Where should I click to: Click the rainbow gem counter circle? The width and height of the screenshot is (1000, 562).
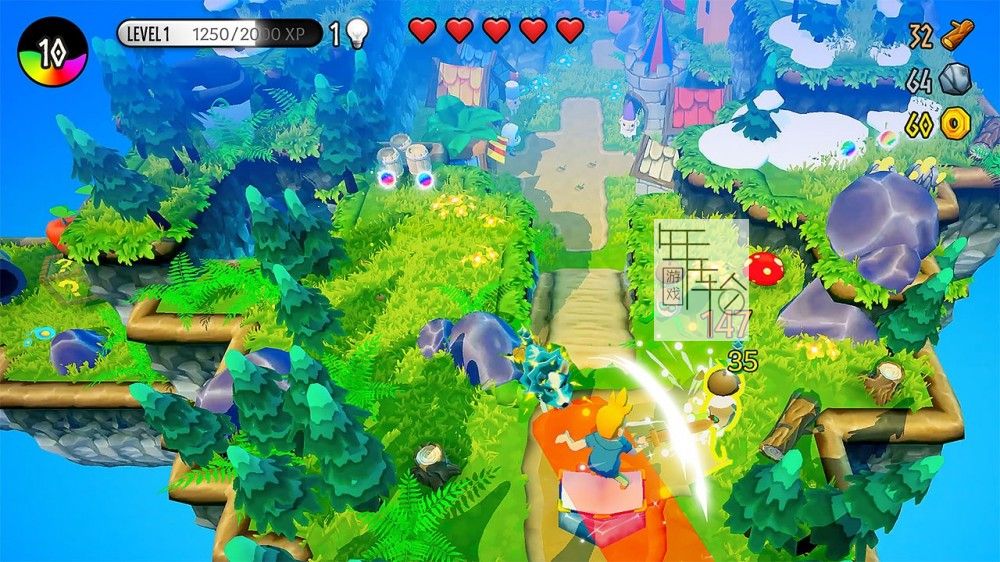(x=53, y=52)
